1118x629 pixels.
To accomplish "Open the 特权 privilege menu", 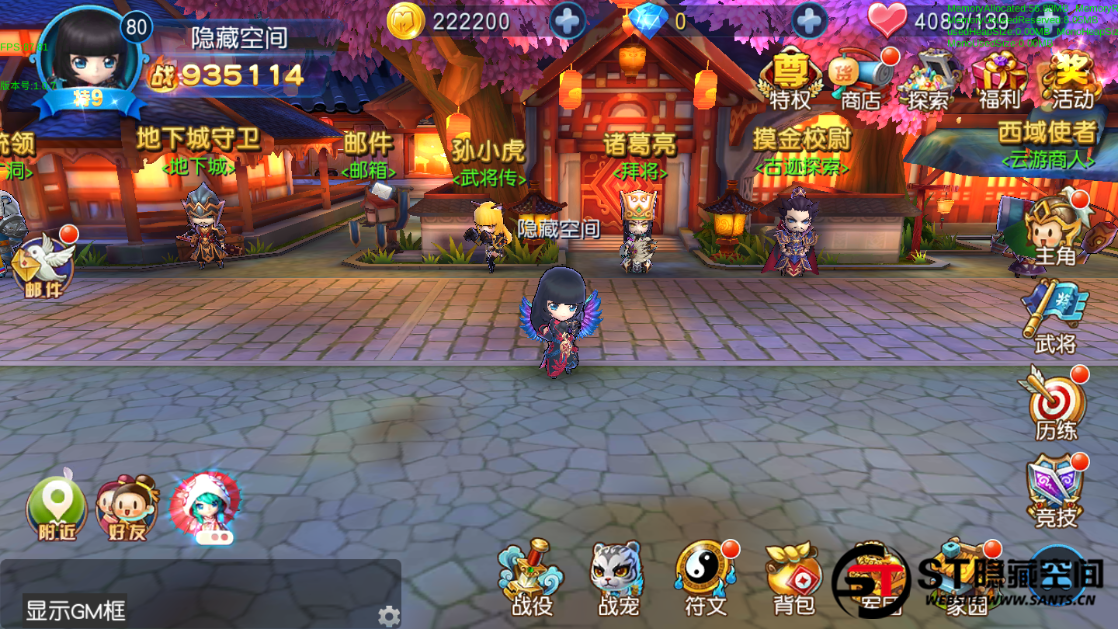I will tap(790, 77).
